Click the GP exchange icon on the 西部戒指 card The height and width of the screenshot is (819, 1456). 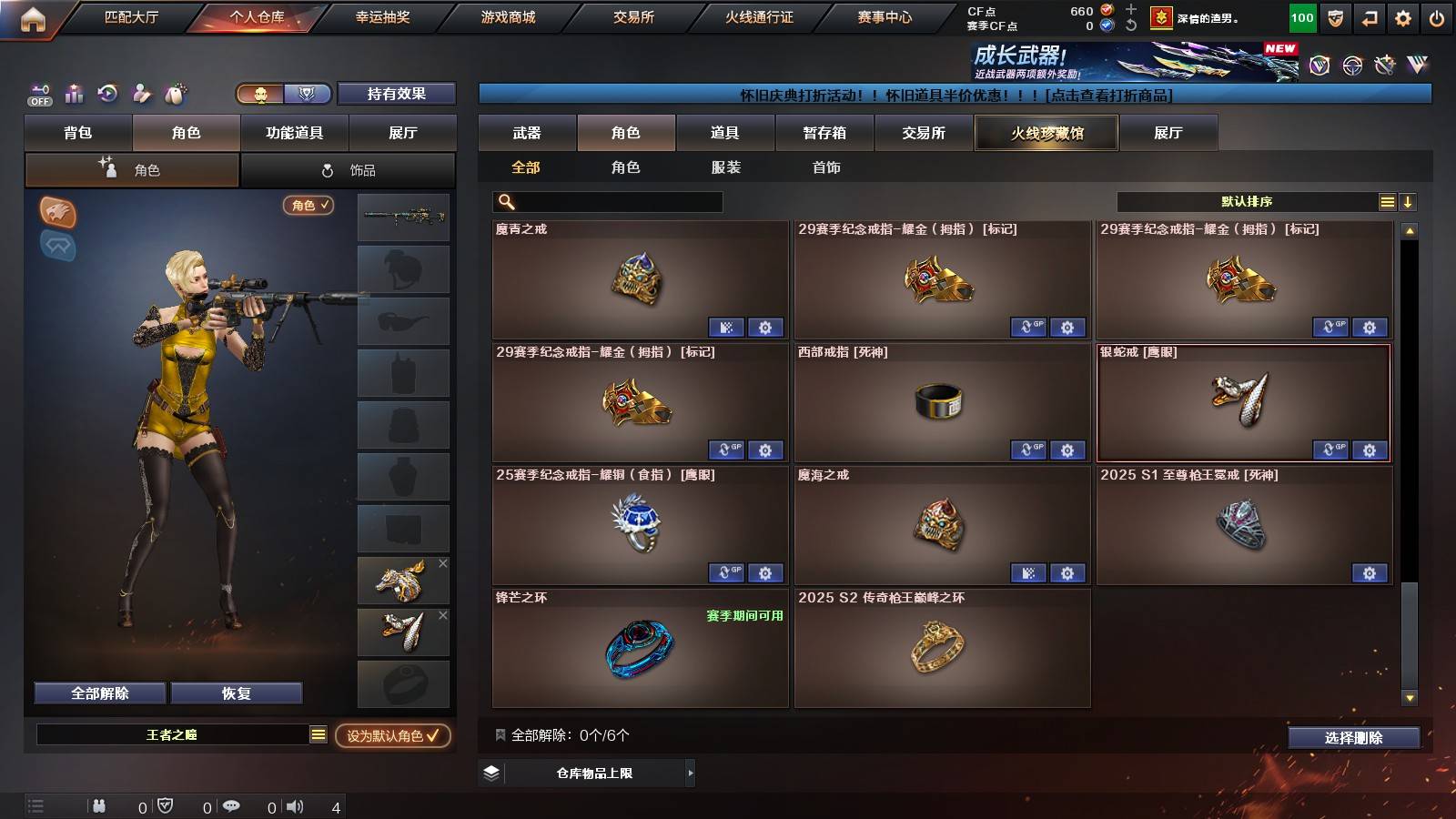1028,450
